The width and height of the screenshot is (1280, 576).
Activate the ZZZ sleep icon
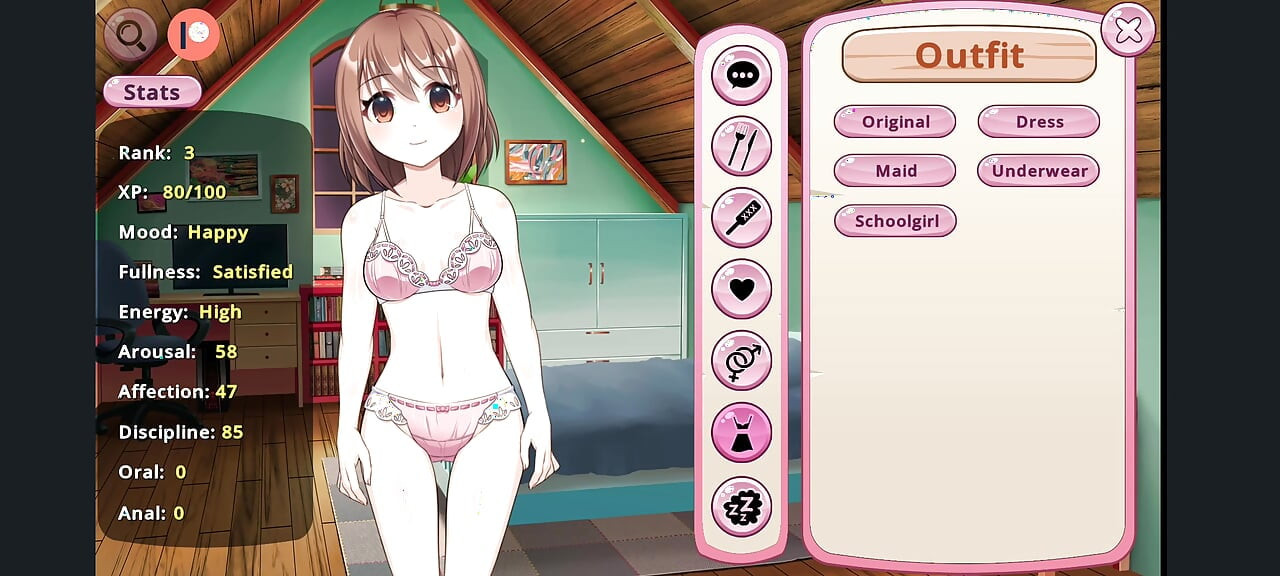click(x=741, y=506)
